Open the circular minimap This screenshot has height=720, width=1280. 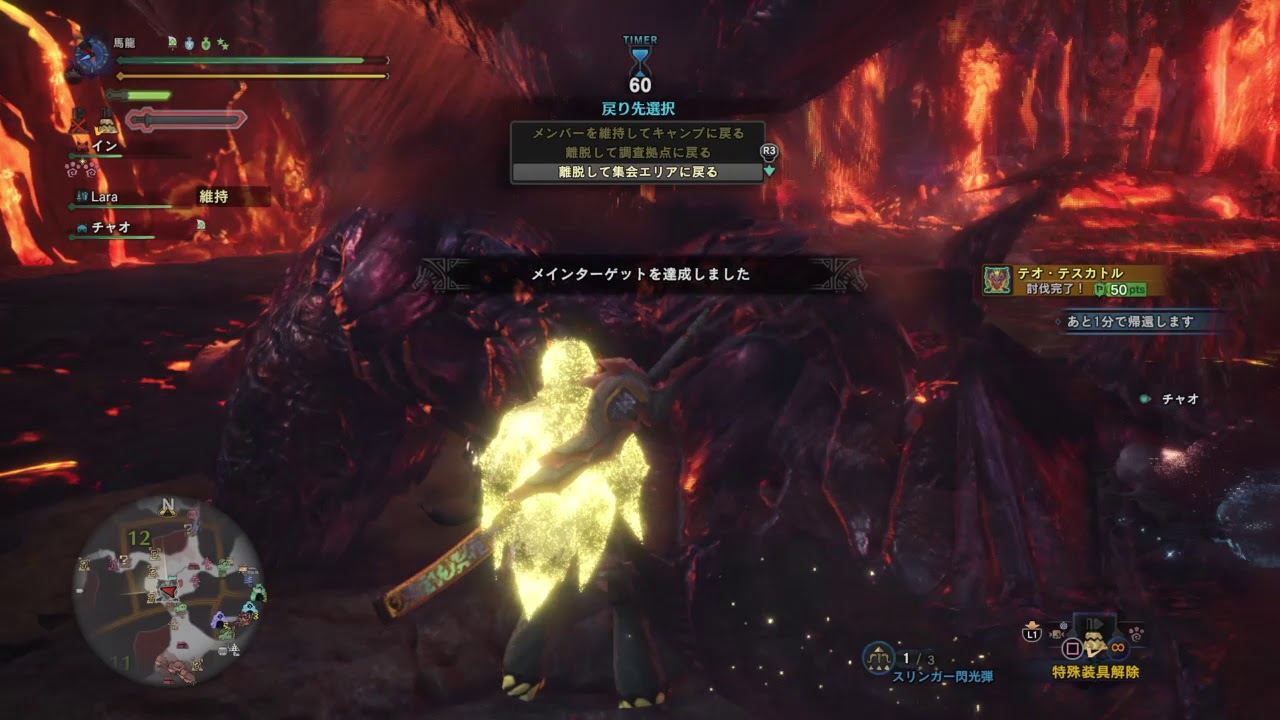(x=169, y=589)
